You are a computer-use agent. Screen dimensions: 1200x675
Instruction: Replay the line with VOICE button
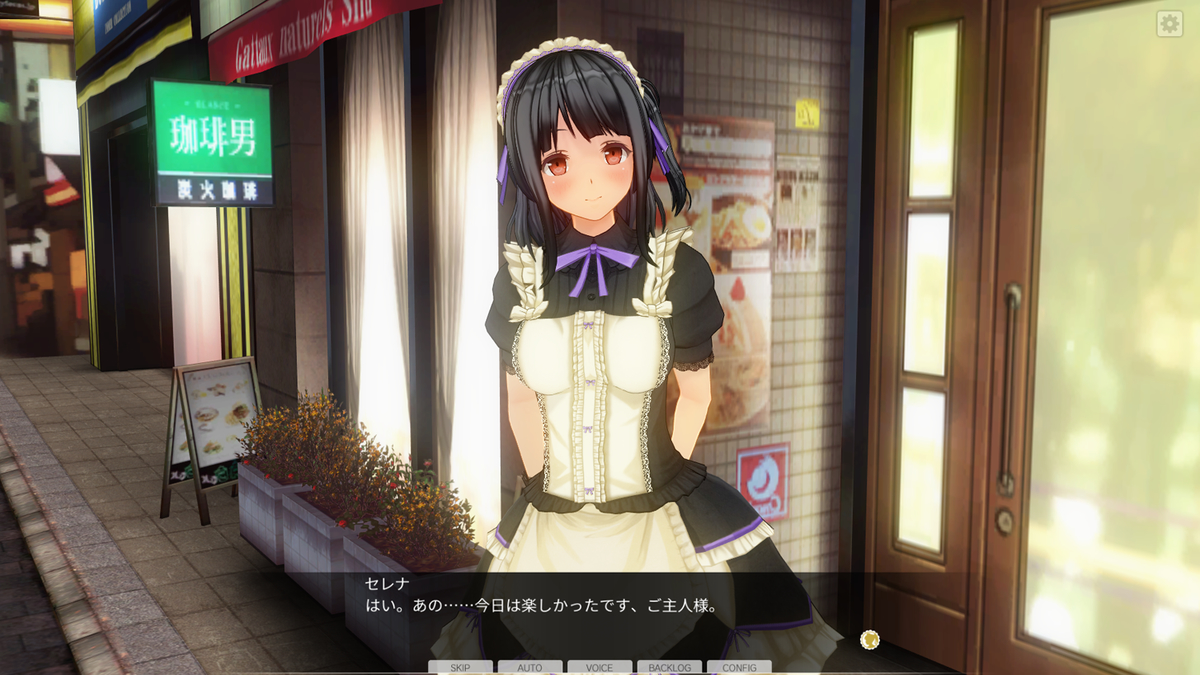[600, 667]
